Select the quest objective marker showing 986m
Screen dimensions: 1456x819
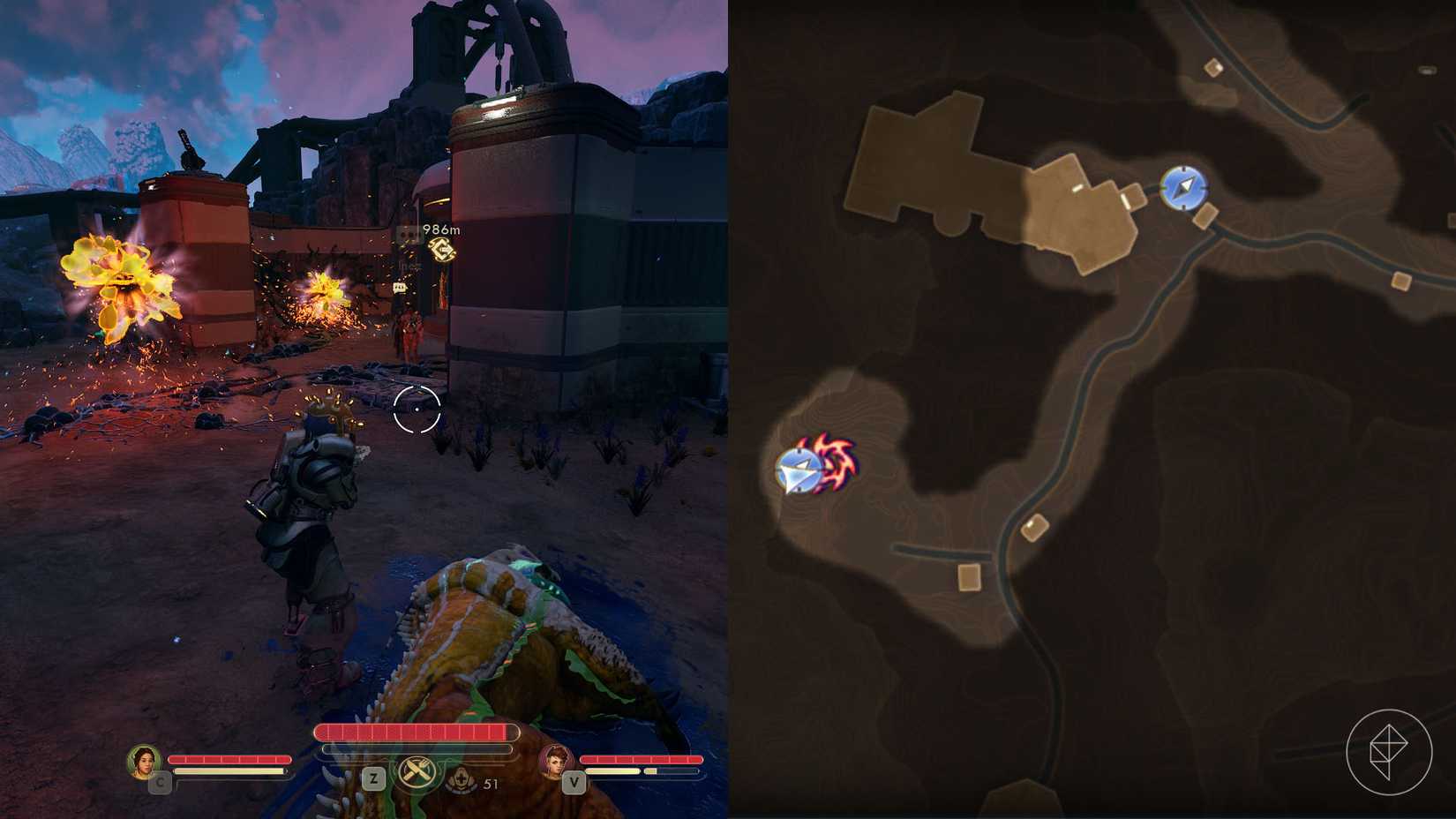(x=441, y=249)
